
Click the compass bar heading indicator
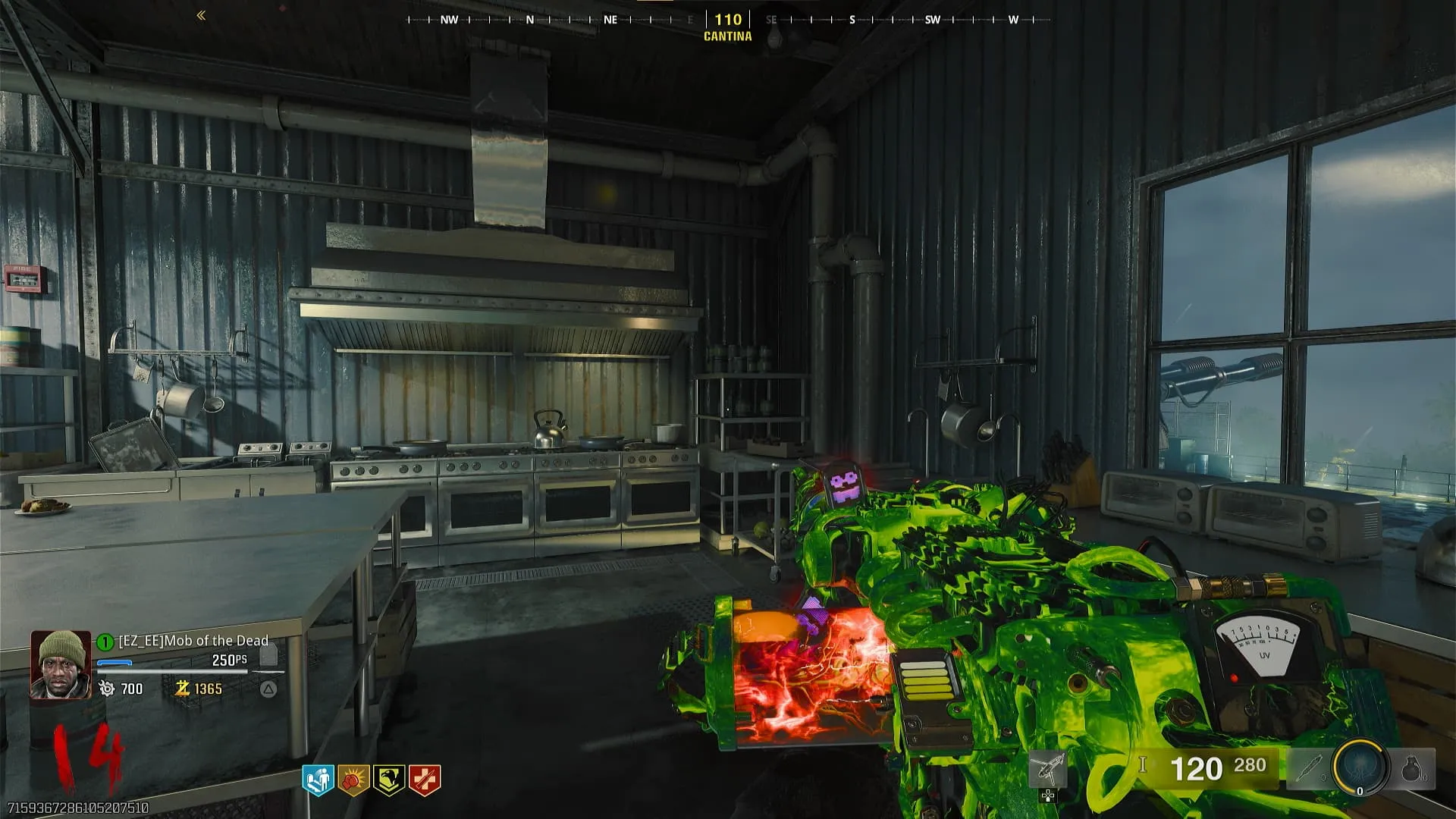[x=728, y=20]
